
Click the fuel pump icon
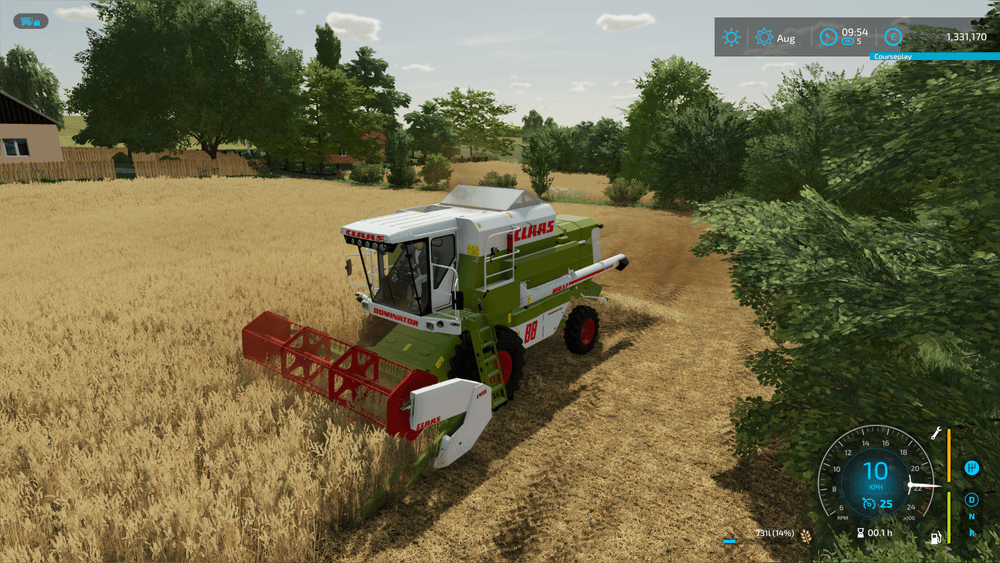pyautogui.click(x=936, y=538)
